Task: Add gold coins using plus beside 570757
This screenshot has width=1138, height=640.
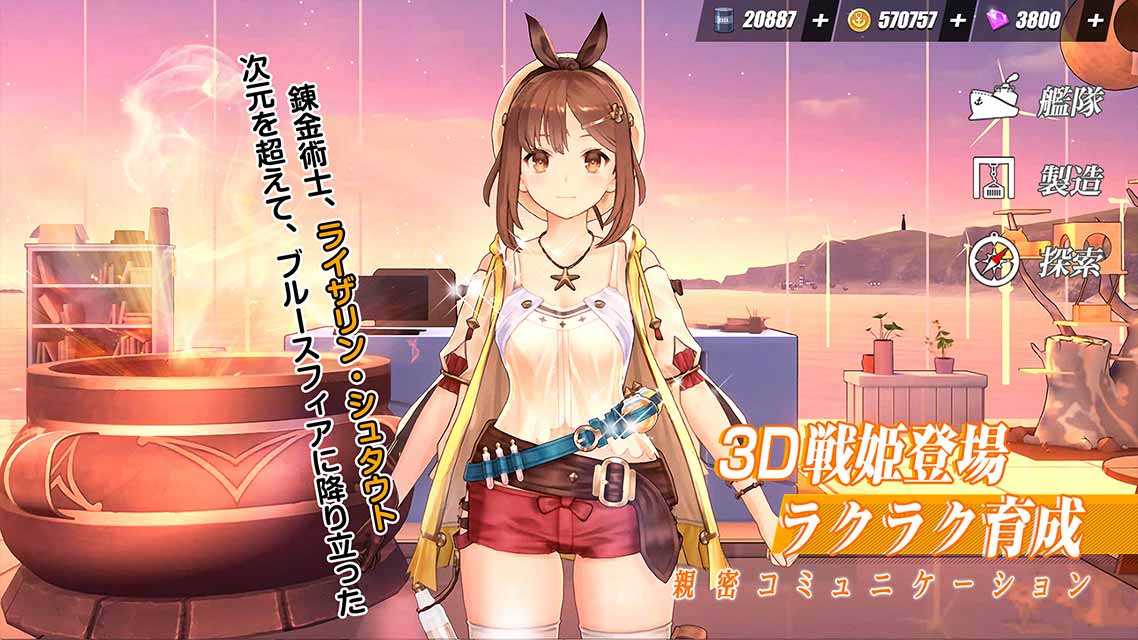Action: (x=958, y=20)
